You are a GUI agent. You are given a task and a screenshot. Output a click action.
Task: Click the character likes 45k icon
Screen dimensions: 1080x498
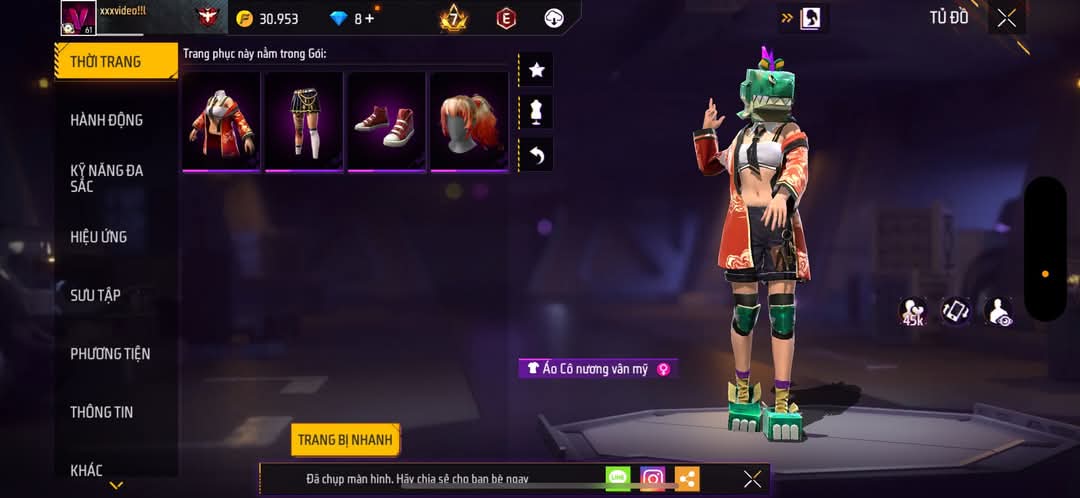pyautogui.click(x=912, y=312)
